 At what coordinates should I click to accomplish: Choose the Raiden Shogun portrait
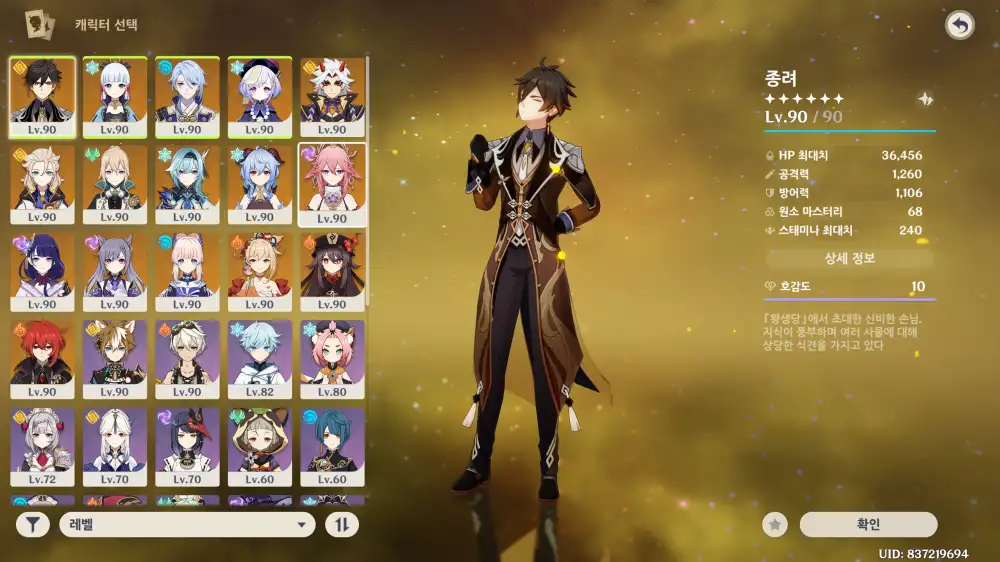42,271
